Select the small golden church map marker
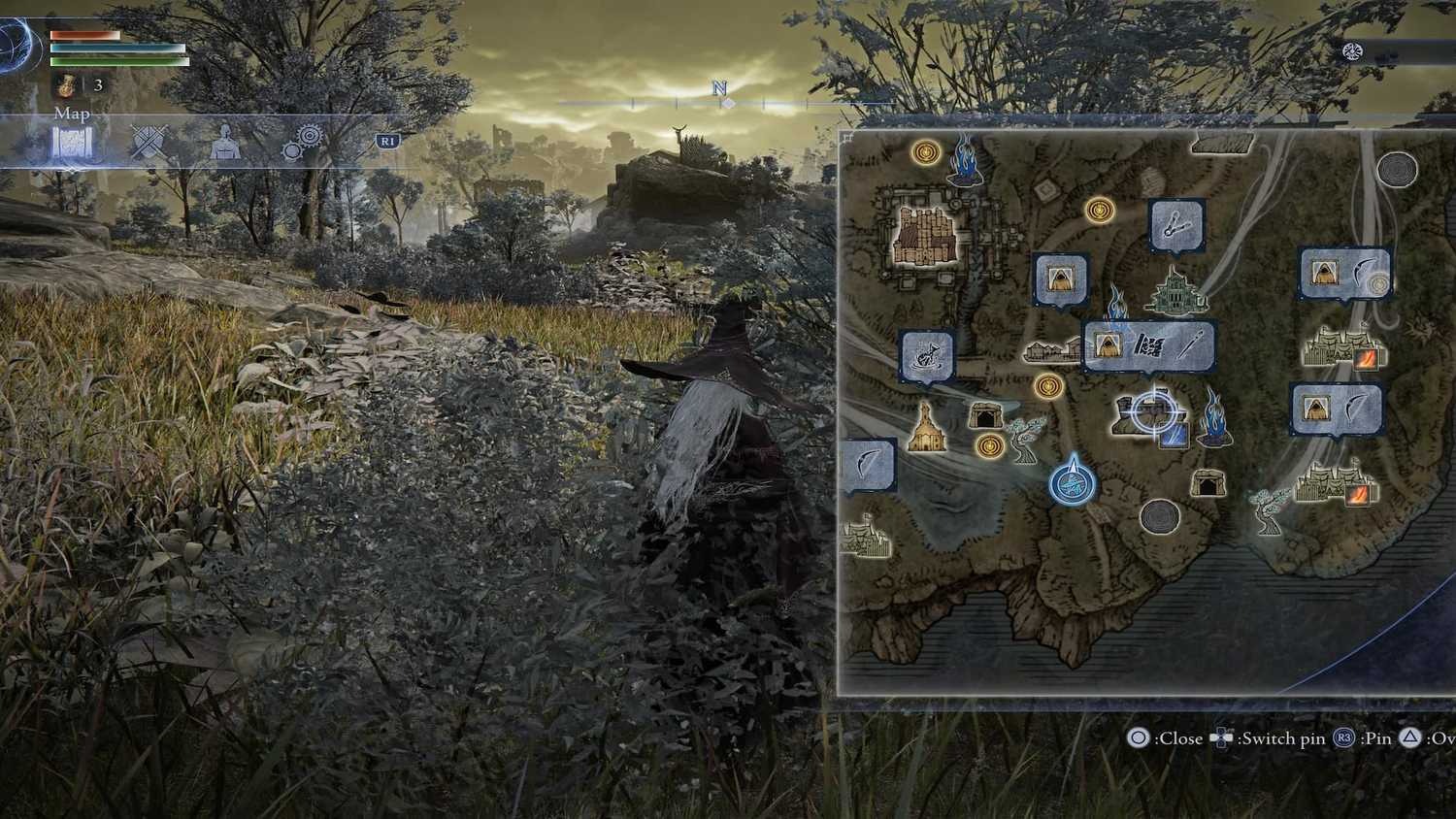This screenshot has height=819, width=1456. (927, 428)
